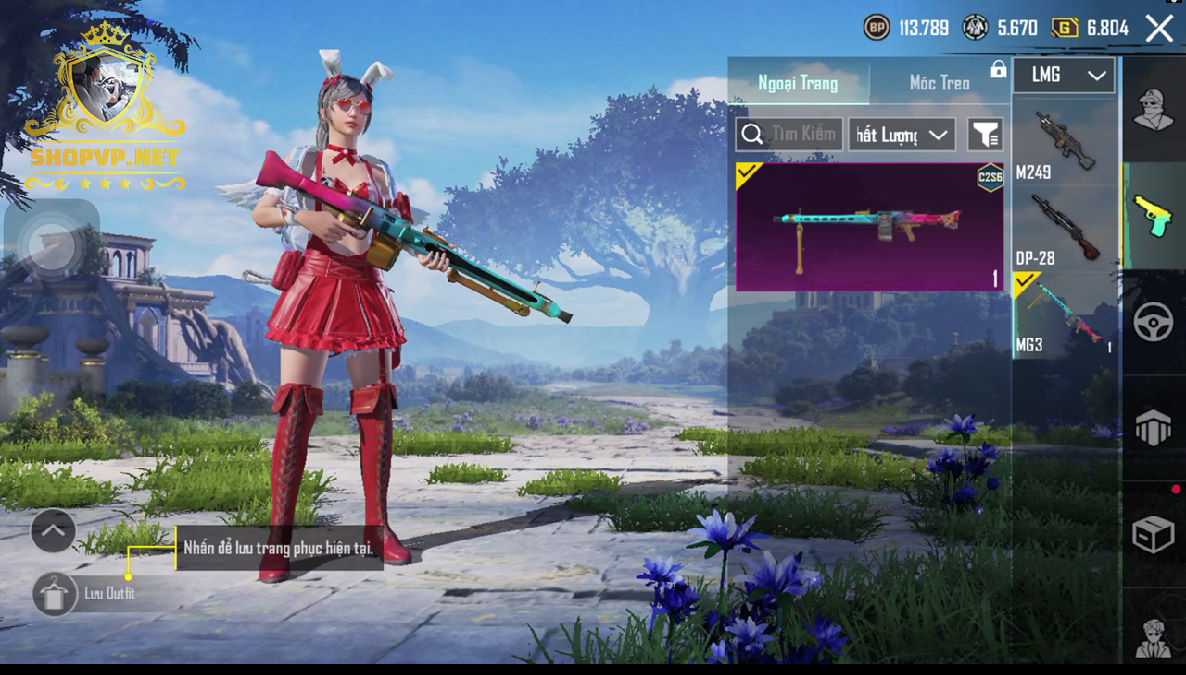Open the bottom character emote category
This screenshot has height=675, width=1186.
coord(1152,635)
